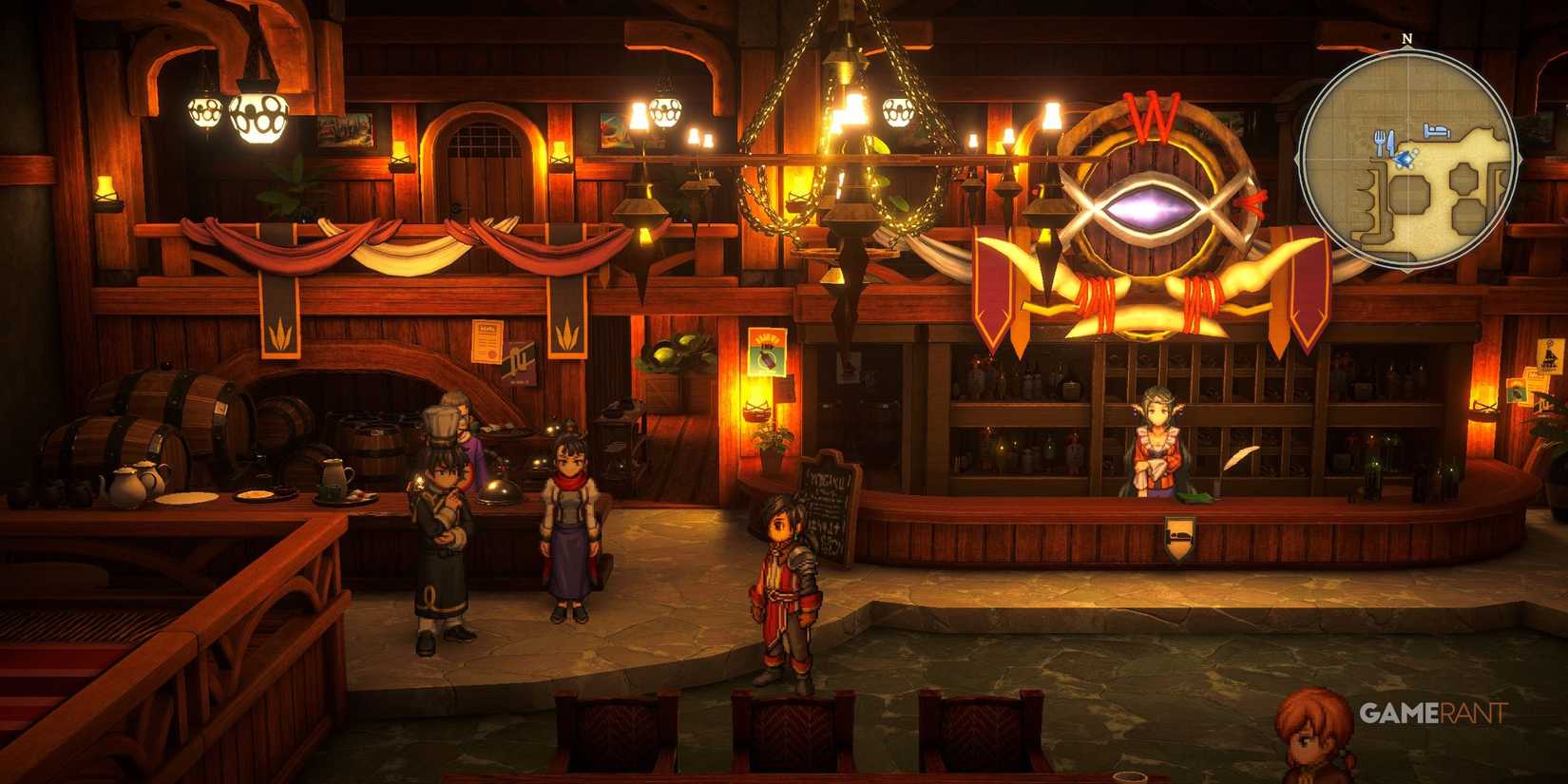Image resolution: width=1568 pixels, height=784 pixels.
Task: Click the fork-and-knife restaurant icon on minimap
Action: 1385,142
